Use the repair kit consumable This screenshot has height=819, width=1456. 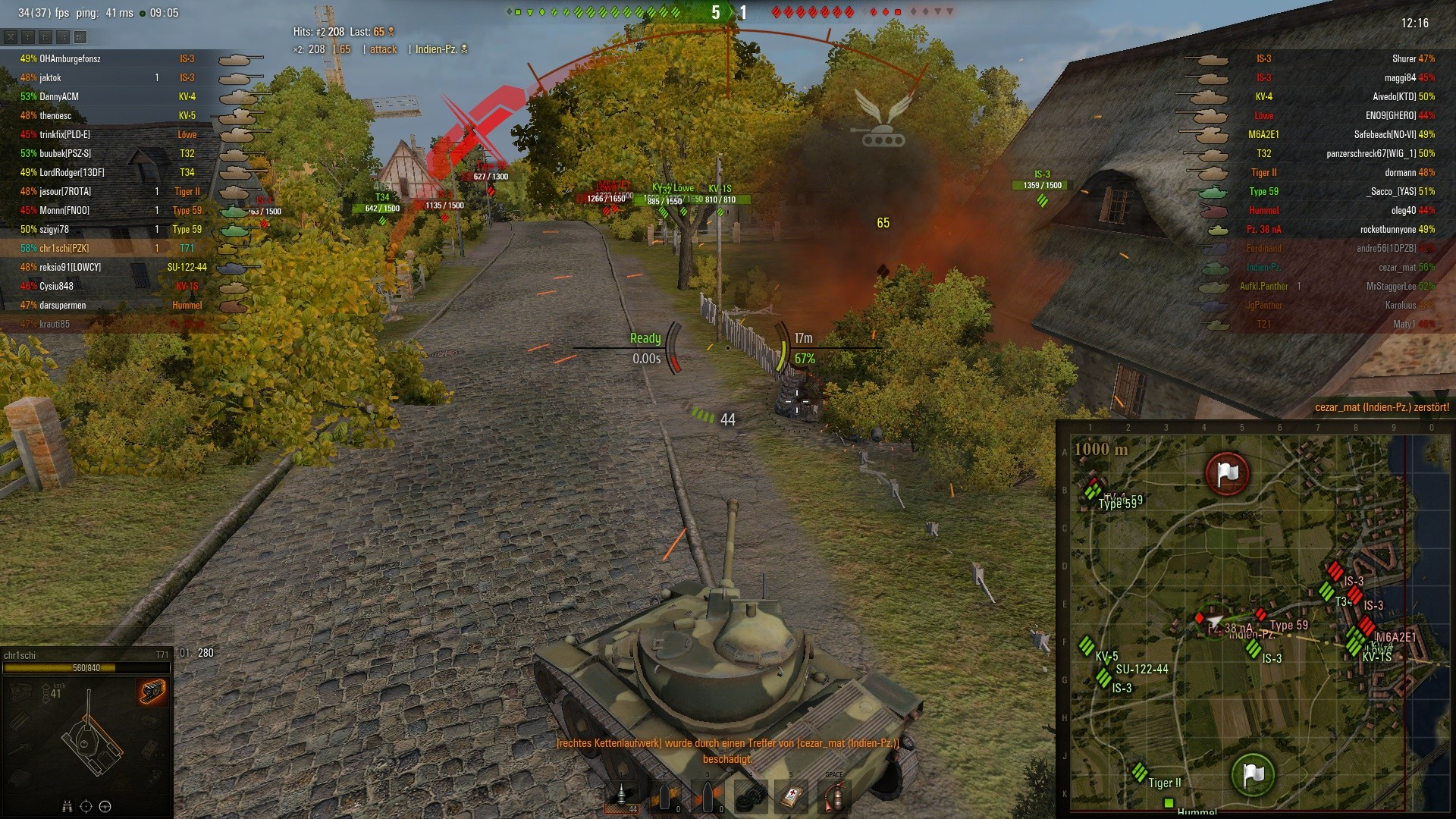click(x=752, y=797)
